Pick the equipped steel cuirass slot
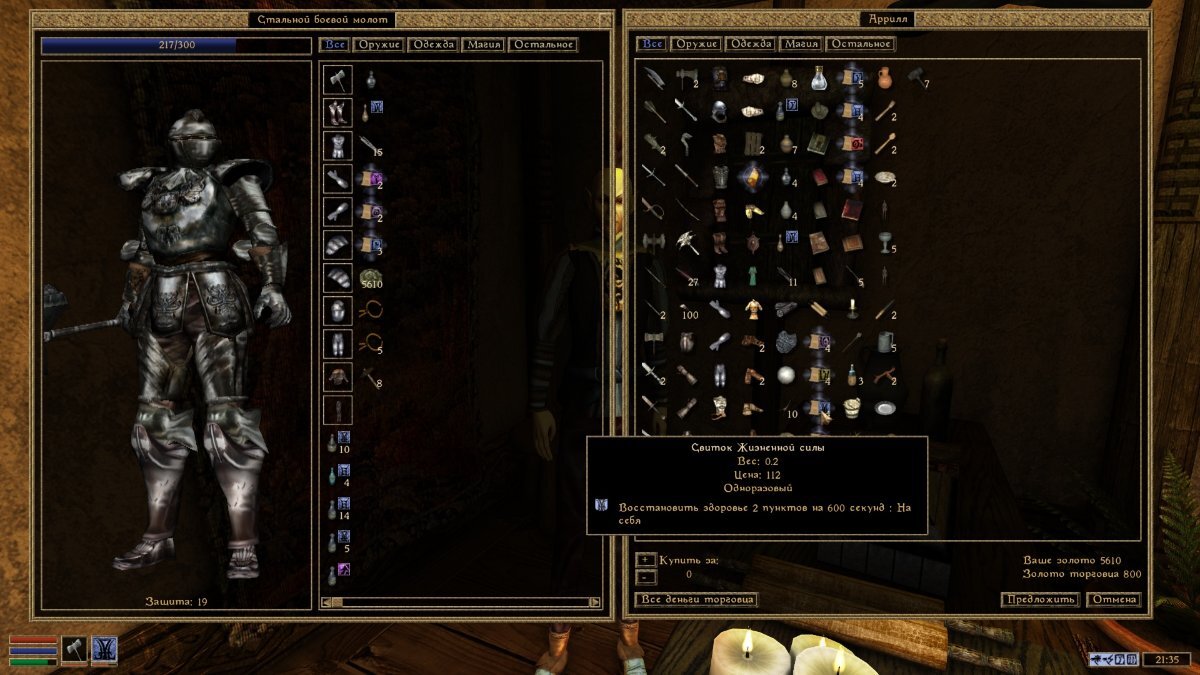Viewport: 1200px width, 675px height. coord(338,145)
